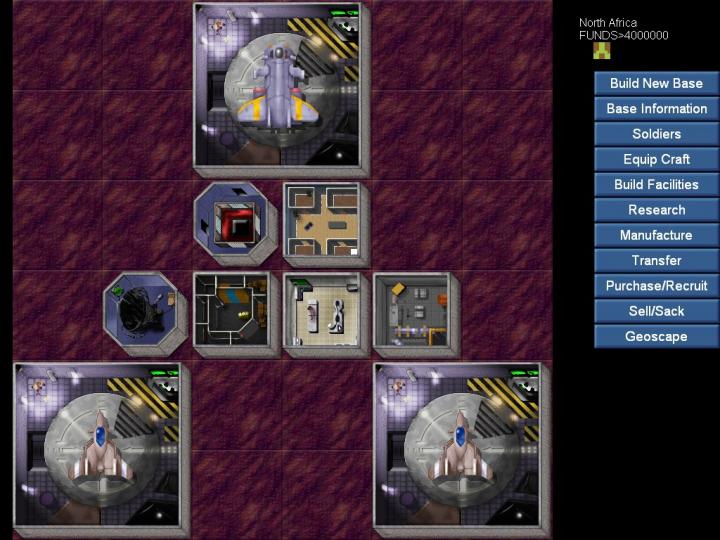Return to the Geoscape

click(x=656, y=336)
